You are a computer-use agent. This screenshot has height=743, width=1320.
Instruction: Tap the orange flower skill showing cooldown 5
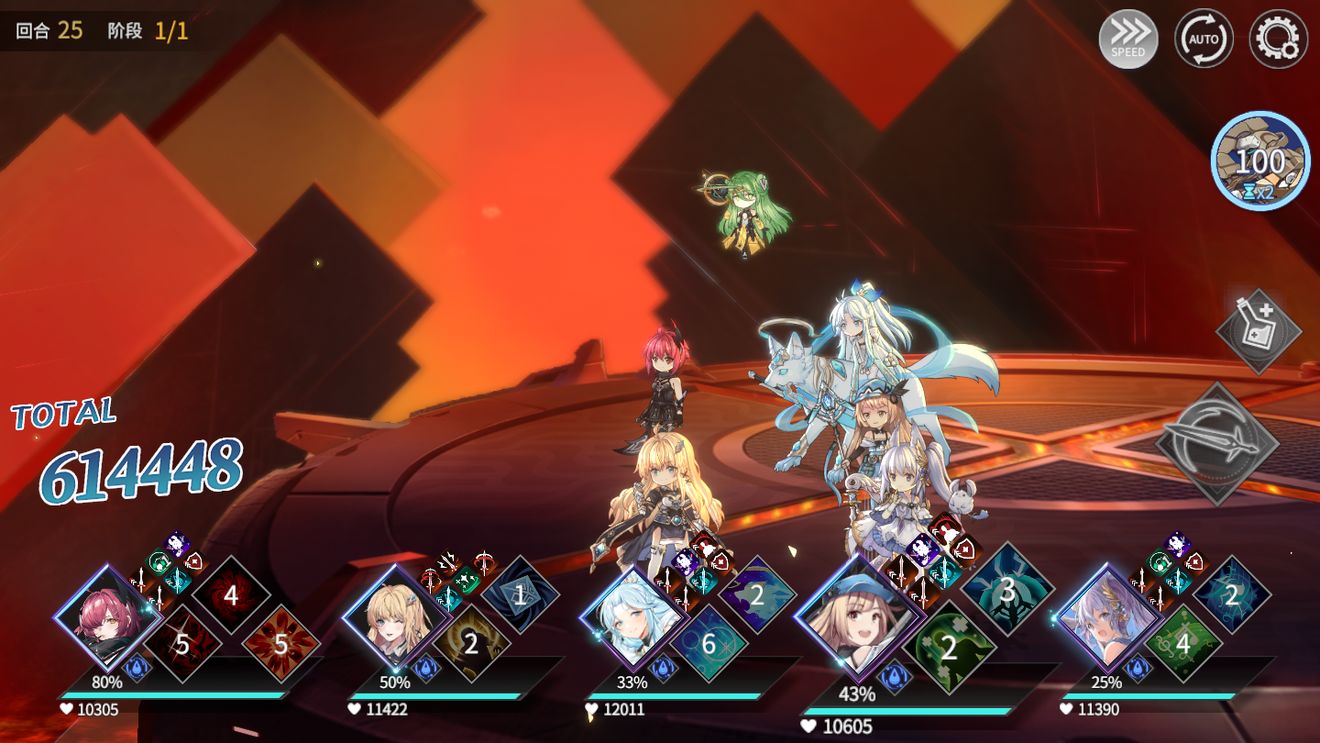click(x=281, y=644)
